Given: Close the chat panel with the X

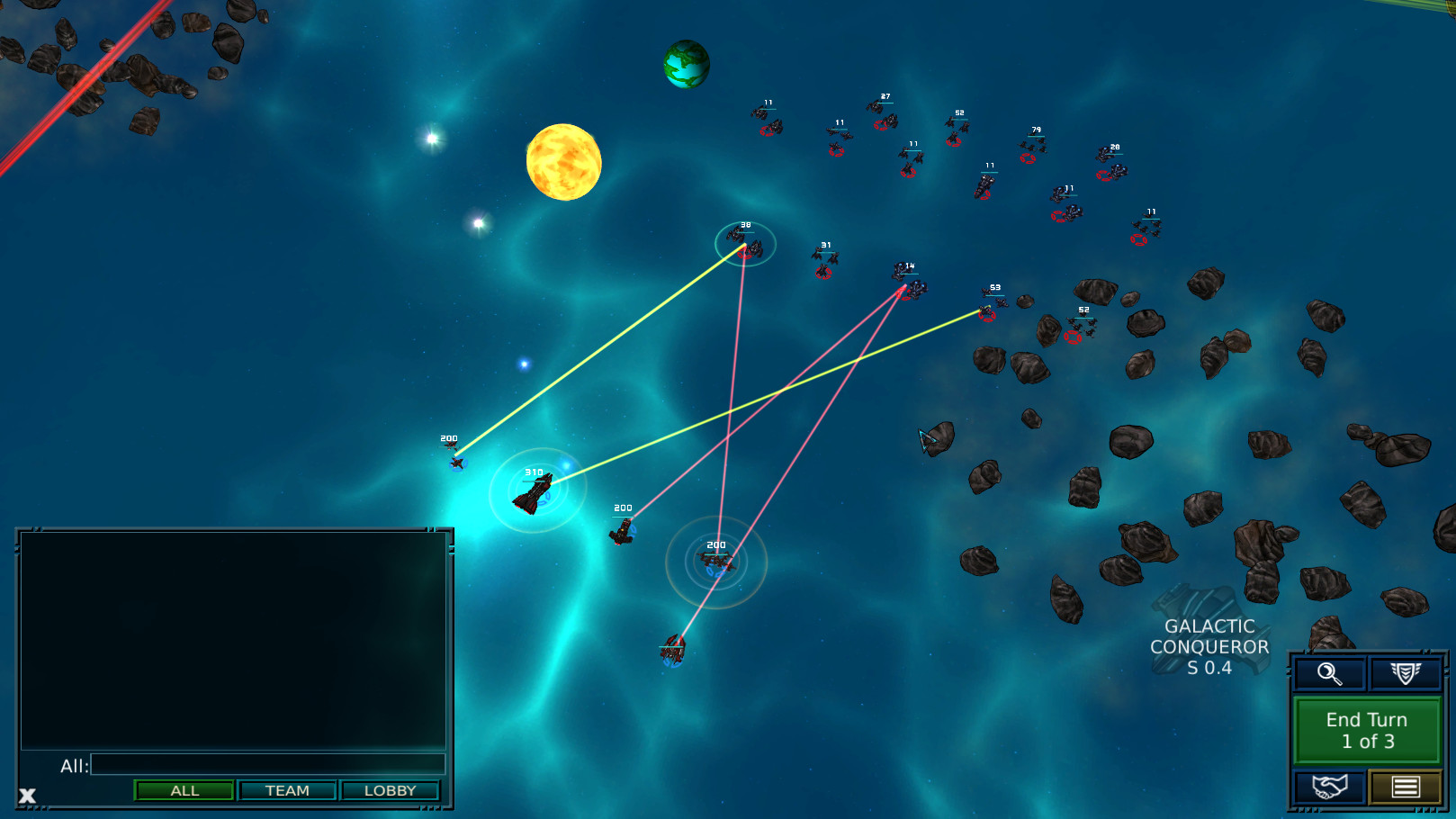Looking at the screenshot, I should 26,795.
